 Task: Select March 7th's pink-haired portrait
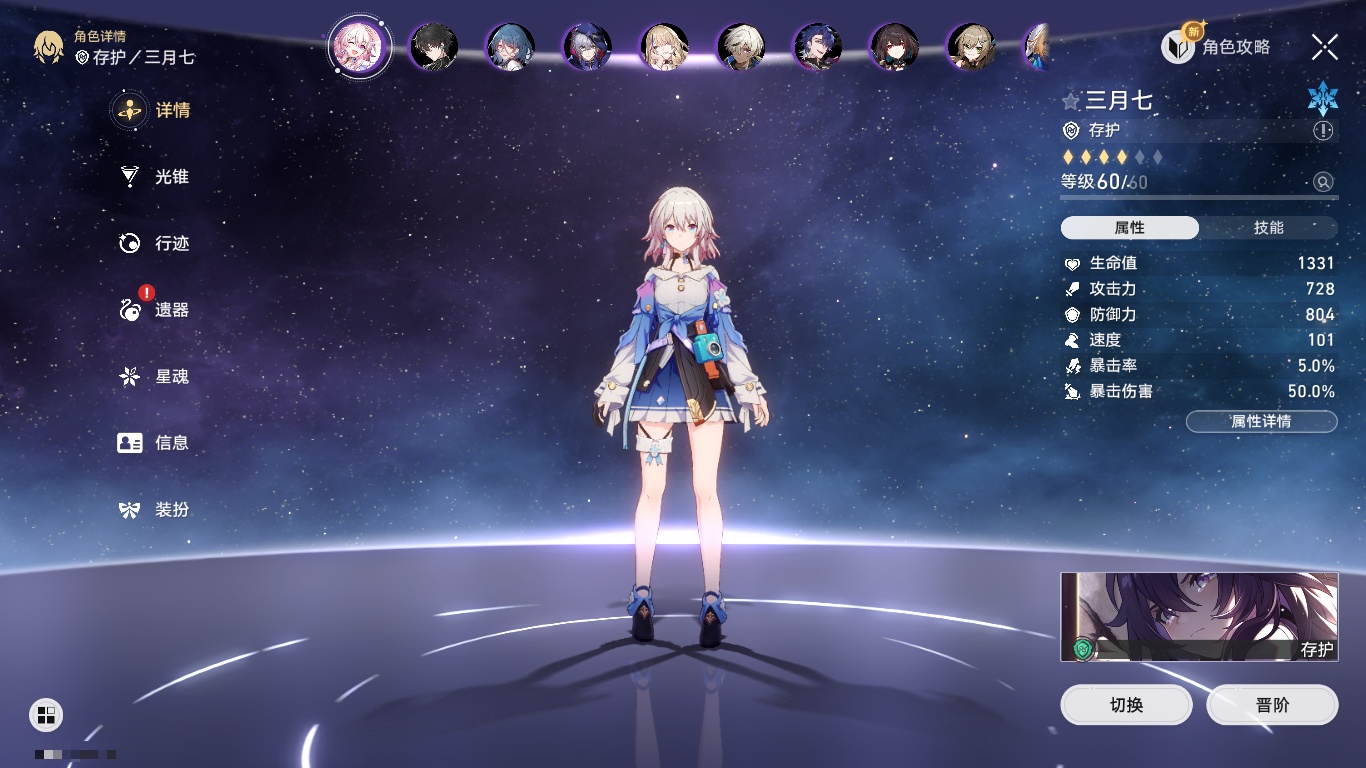pyautogui.click(x=359, y=46)
